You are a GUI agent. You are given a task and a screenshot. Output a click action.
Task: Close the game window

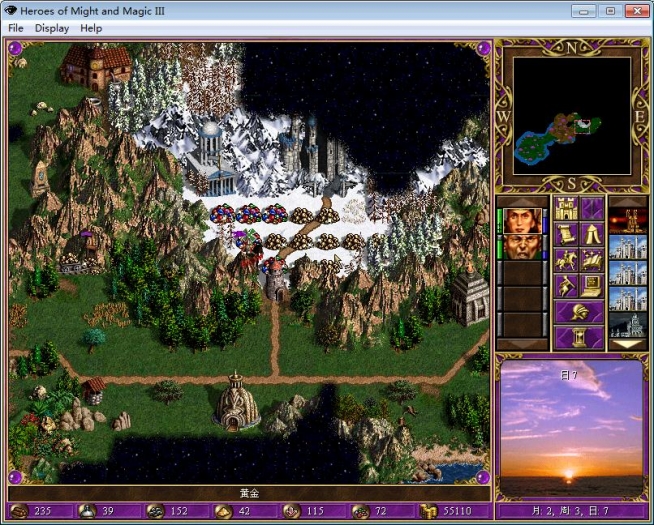point(634,10)
